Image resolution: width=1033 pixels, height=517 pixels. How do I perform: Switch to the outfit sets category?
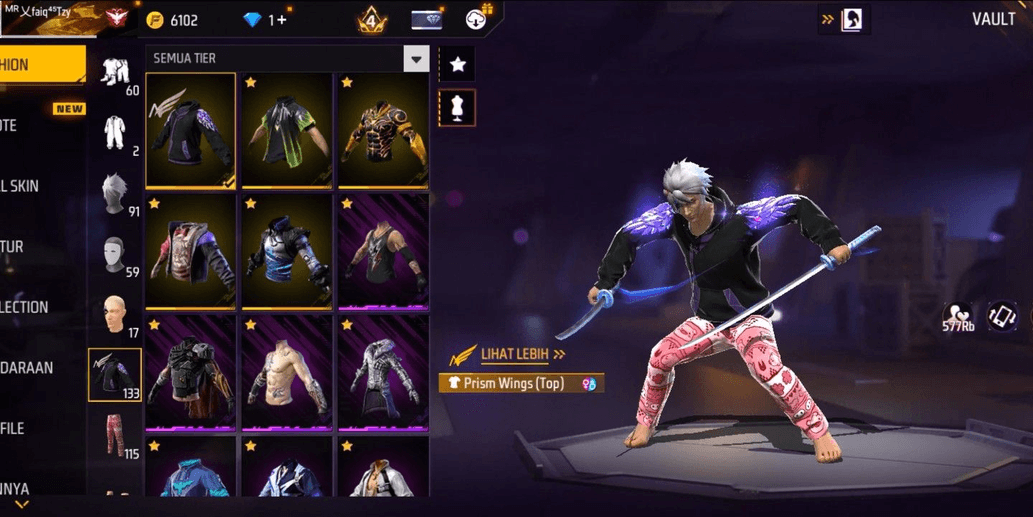[x=115, y=74]
